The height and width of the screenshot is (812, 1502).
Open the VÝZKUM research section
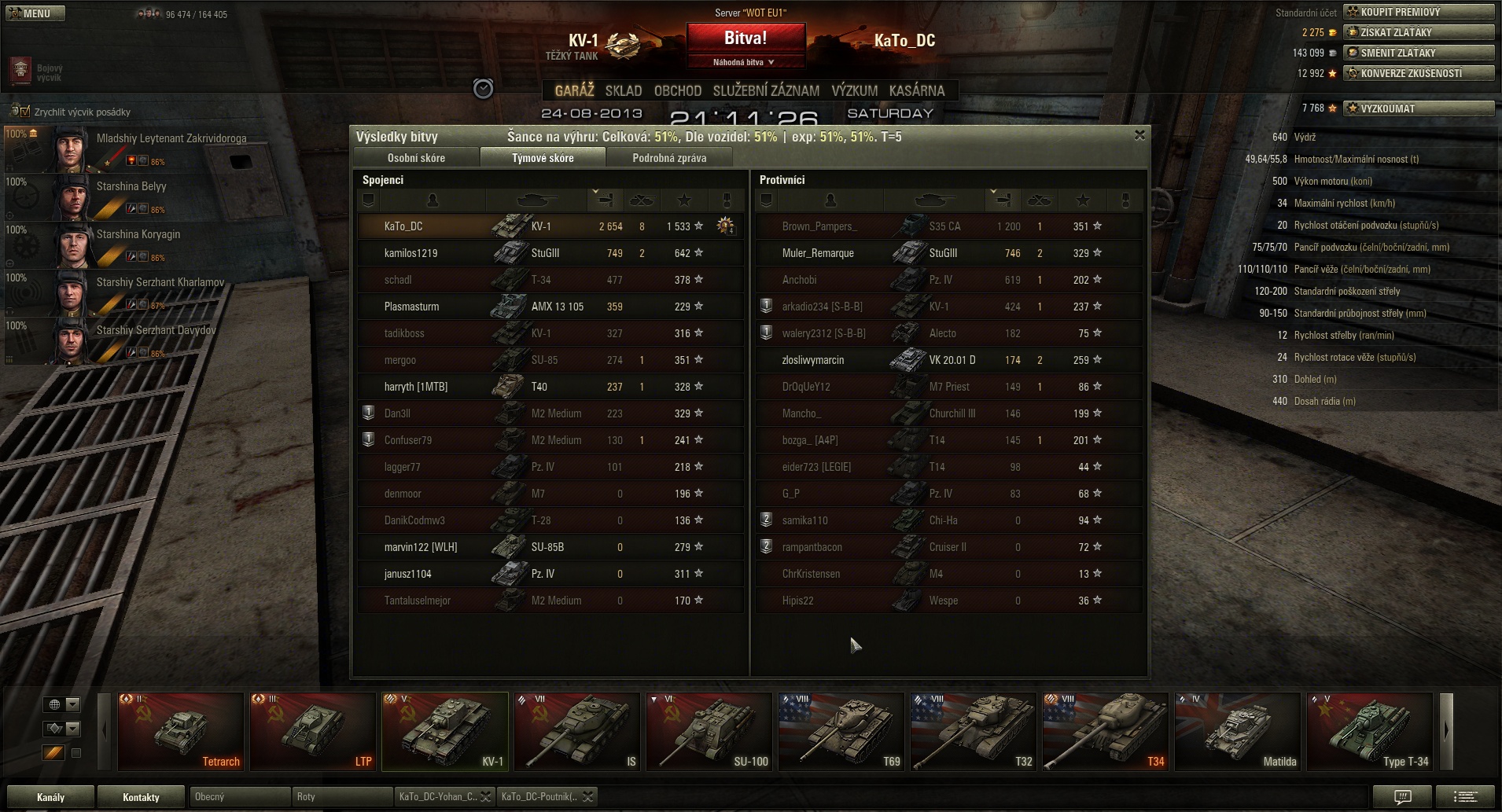[854, 90]
